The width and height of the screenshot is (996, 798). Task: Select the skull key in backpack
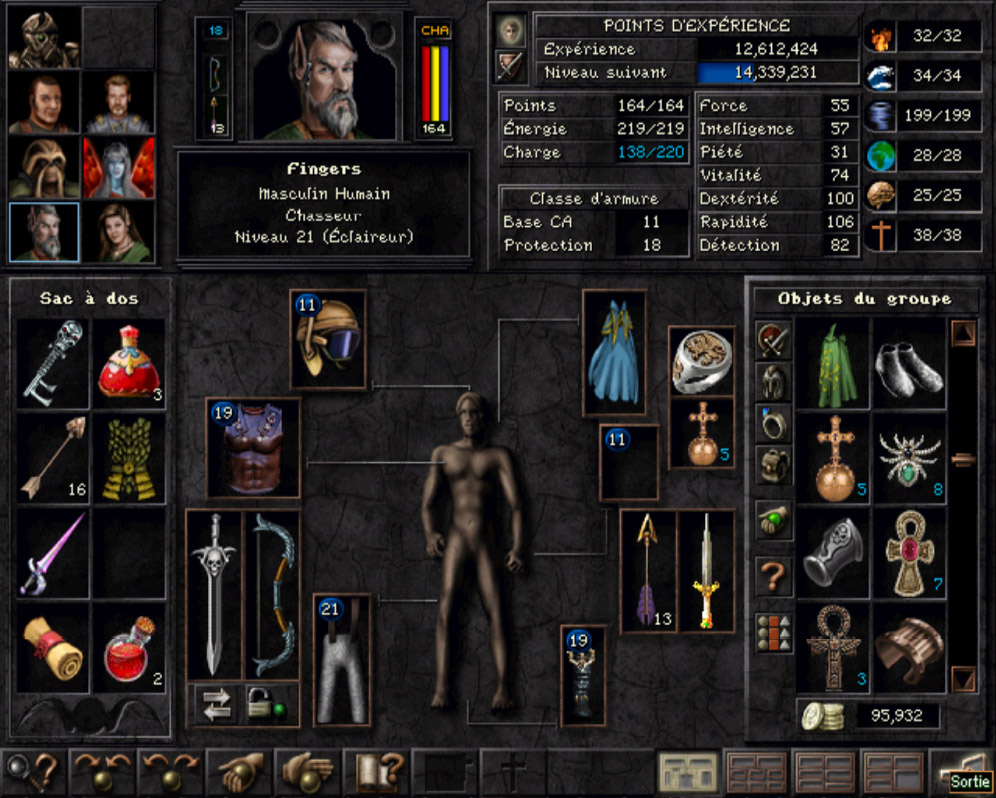pos(53,361)
